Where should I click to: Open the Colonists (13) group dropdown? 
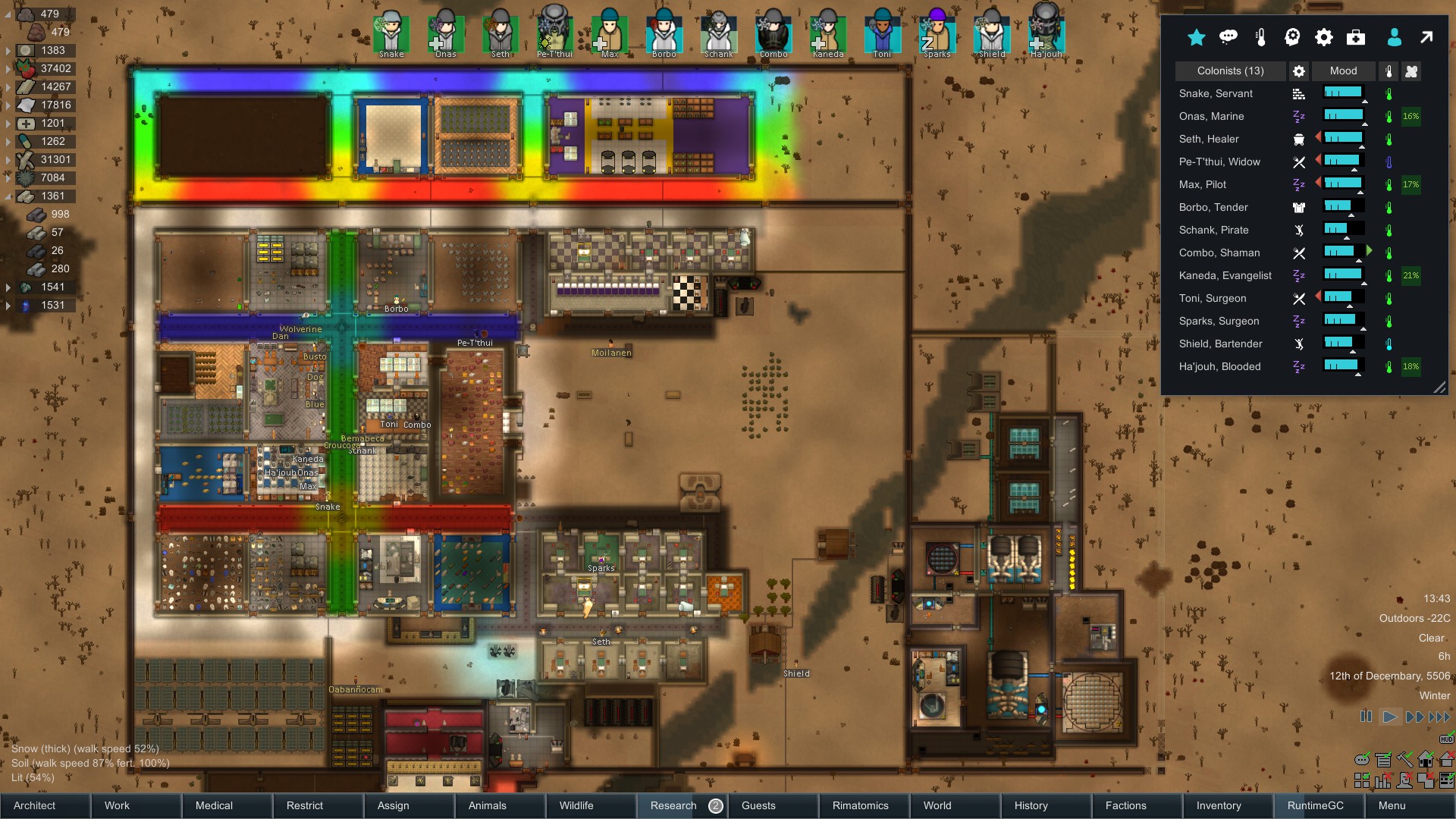tap(1229, 71)
